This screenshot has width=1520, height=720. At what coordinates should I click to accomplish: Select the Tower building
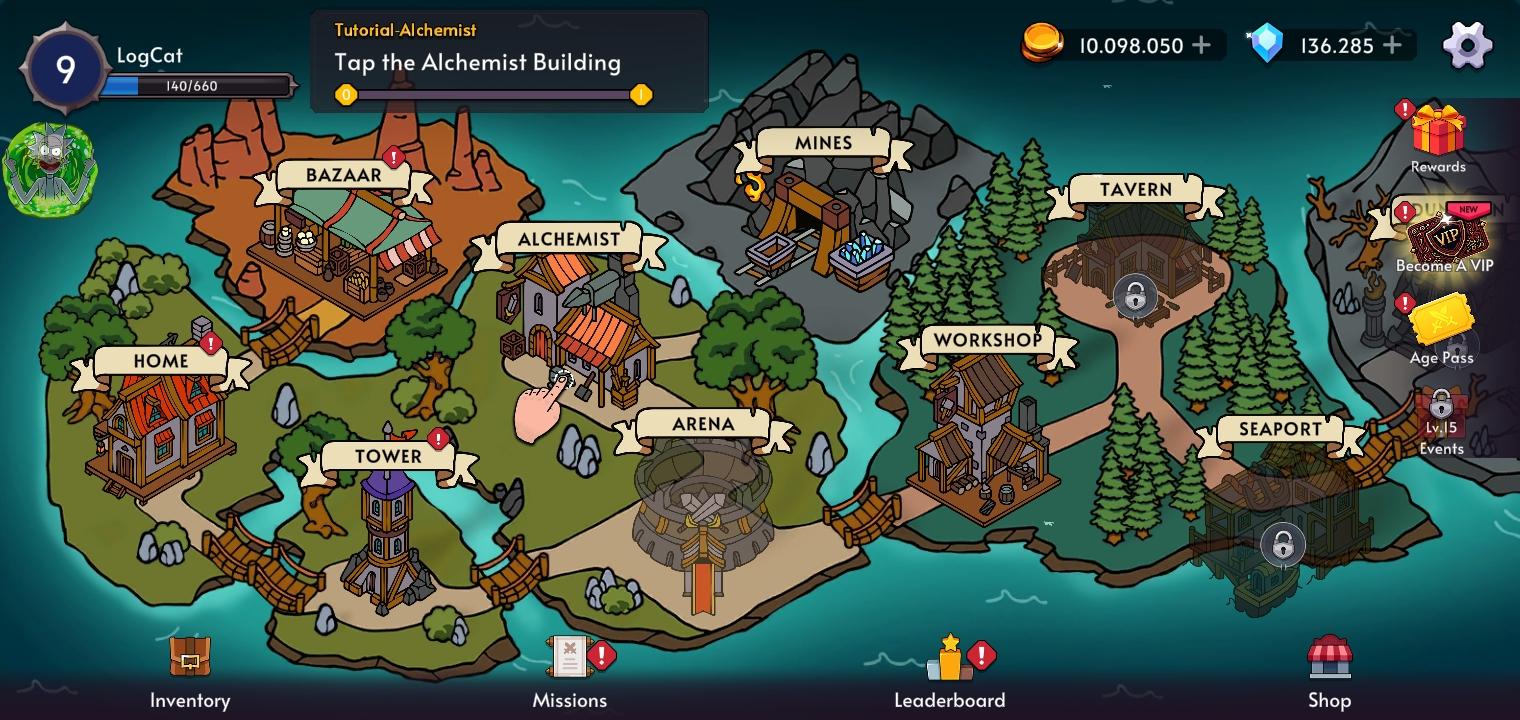[x=388, y=535]
